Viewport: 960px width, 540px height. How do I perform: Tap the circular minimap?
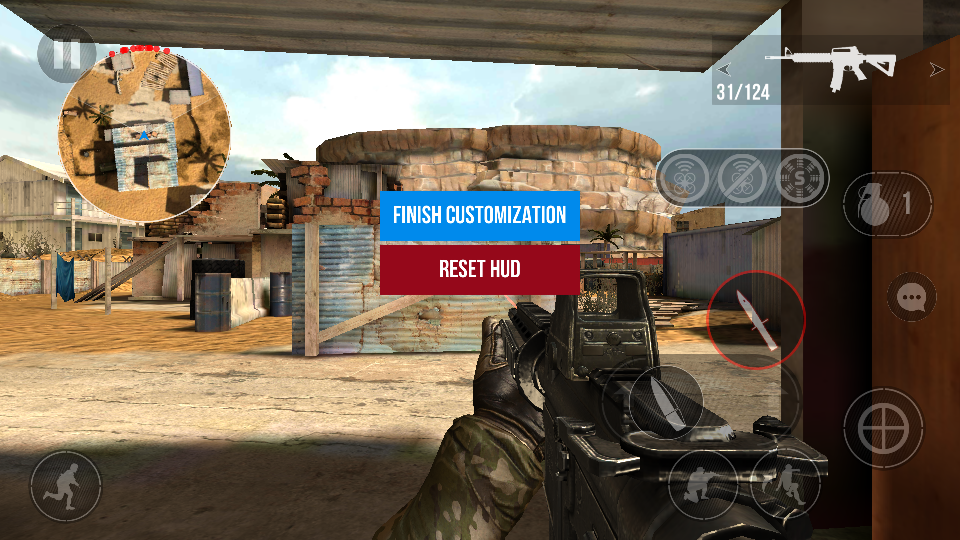[146, 132]
